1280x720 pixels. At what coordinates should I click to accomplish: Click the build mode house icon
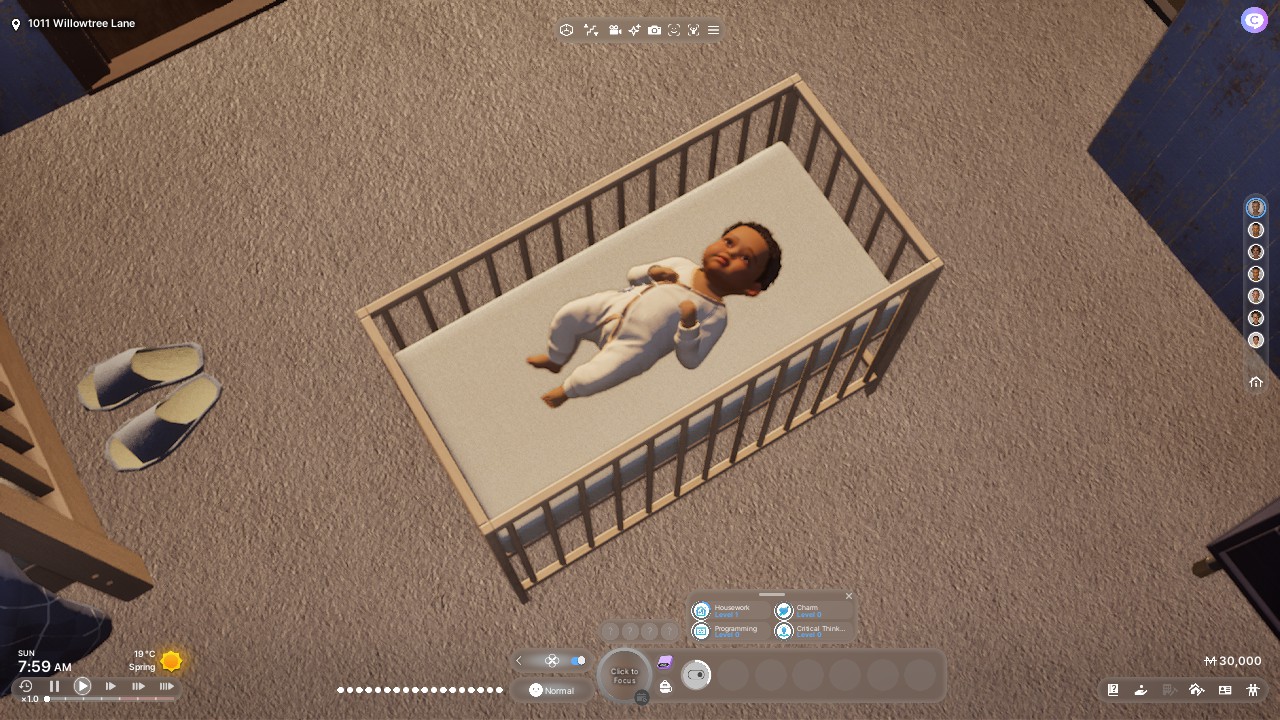point(1197,690)
